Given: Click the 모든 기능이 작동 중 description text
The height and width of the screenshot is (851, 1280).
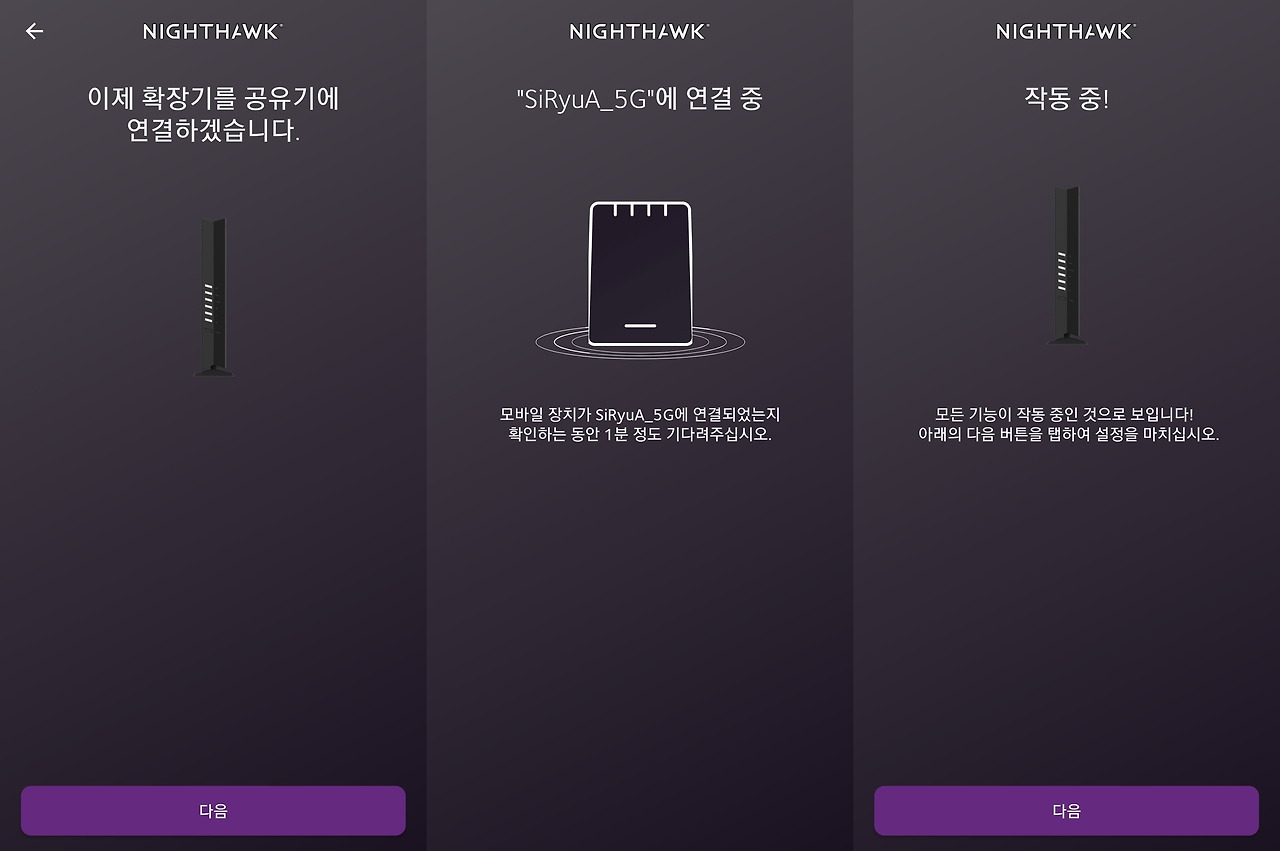Looking at the screenshot, I should click(x=1065, y=424).
